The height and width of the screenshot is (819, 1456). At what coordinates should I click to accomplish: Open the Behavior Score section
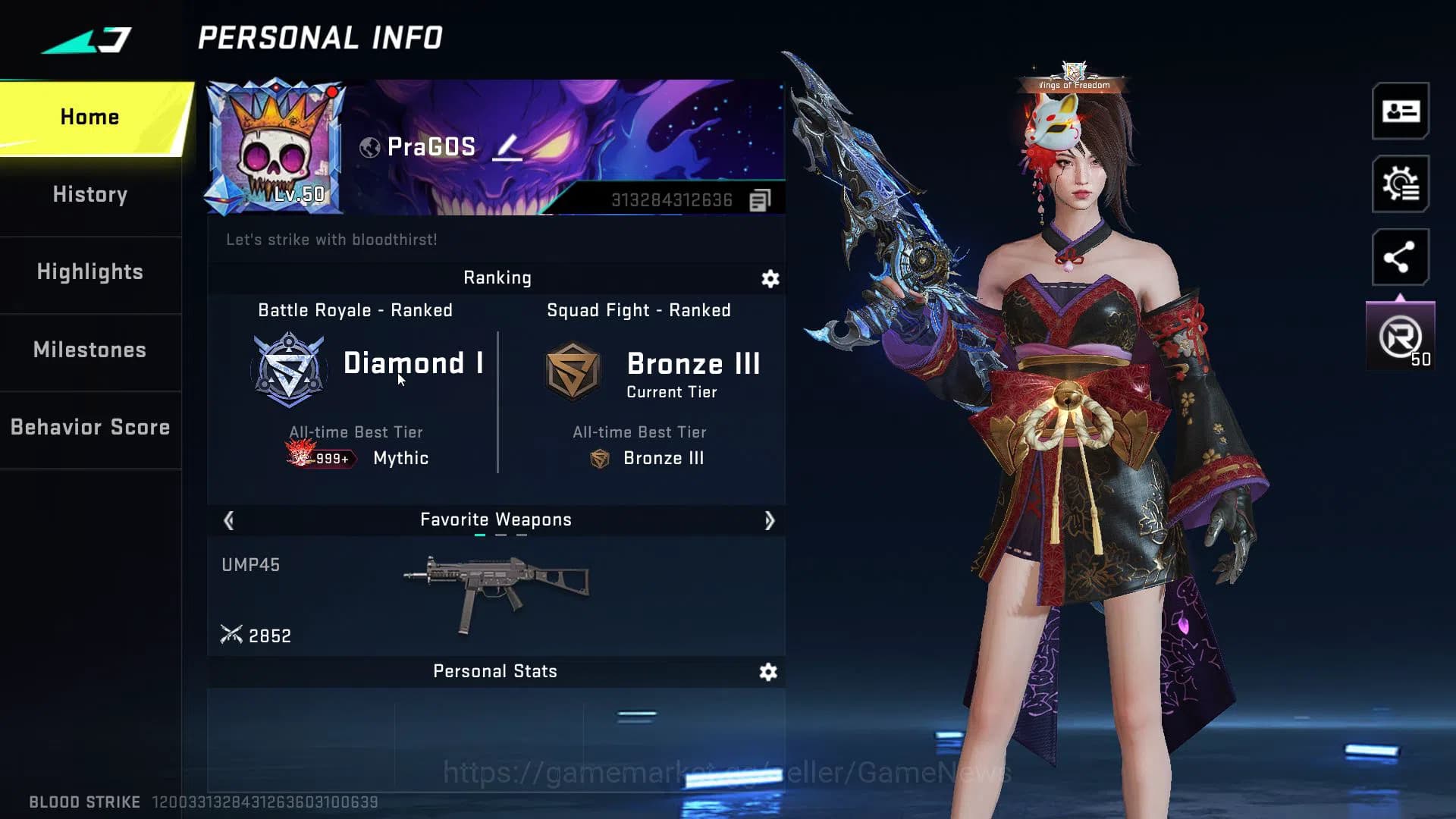click(x=89, y=427)
